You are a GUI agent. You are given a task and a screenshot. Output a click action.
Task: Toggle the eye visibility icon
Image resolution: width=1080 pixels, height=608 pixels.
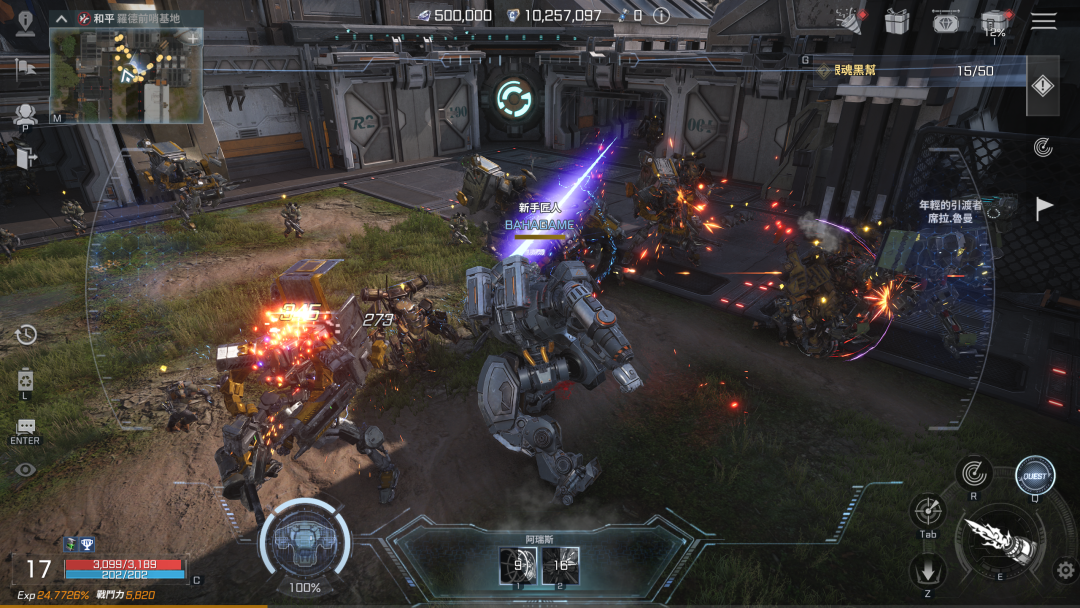25,469
